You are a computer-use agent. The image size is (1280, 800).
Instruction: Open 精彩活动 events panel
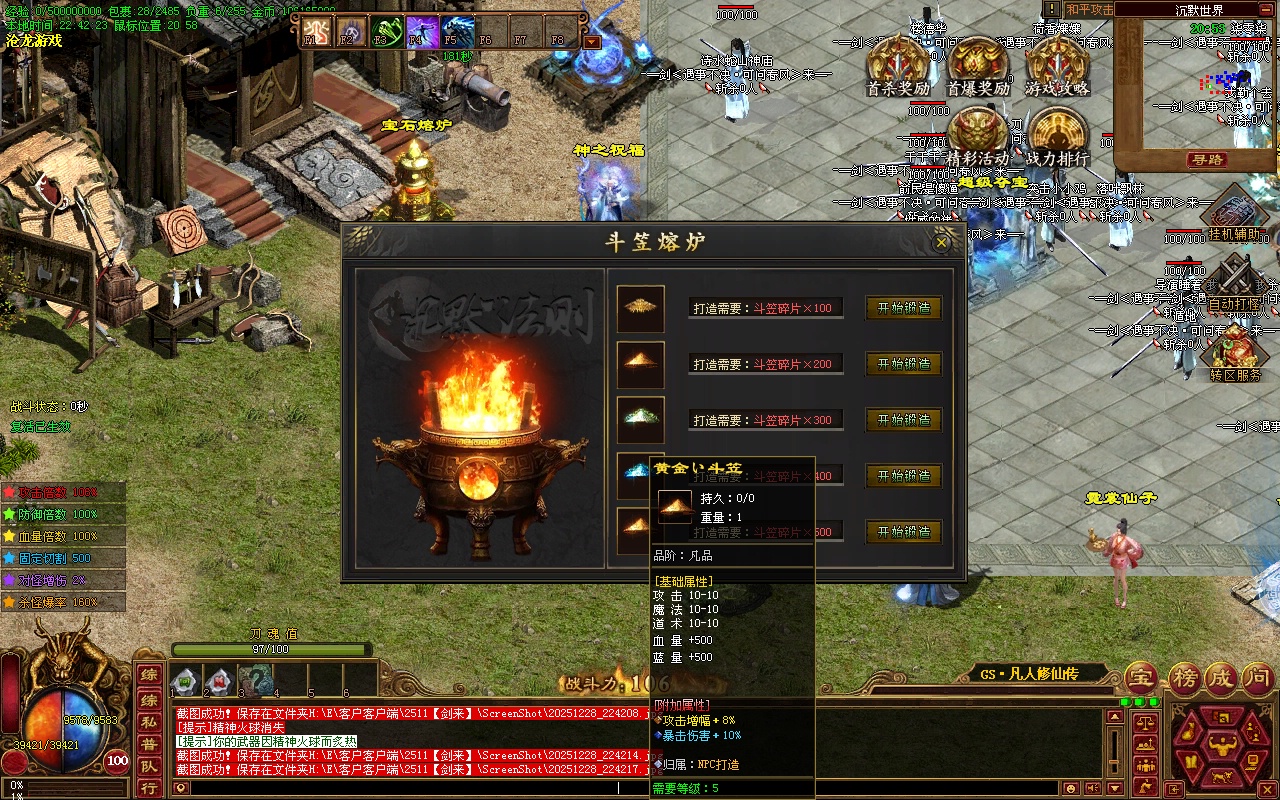[977, 136]
